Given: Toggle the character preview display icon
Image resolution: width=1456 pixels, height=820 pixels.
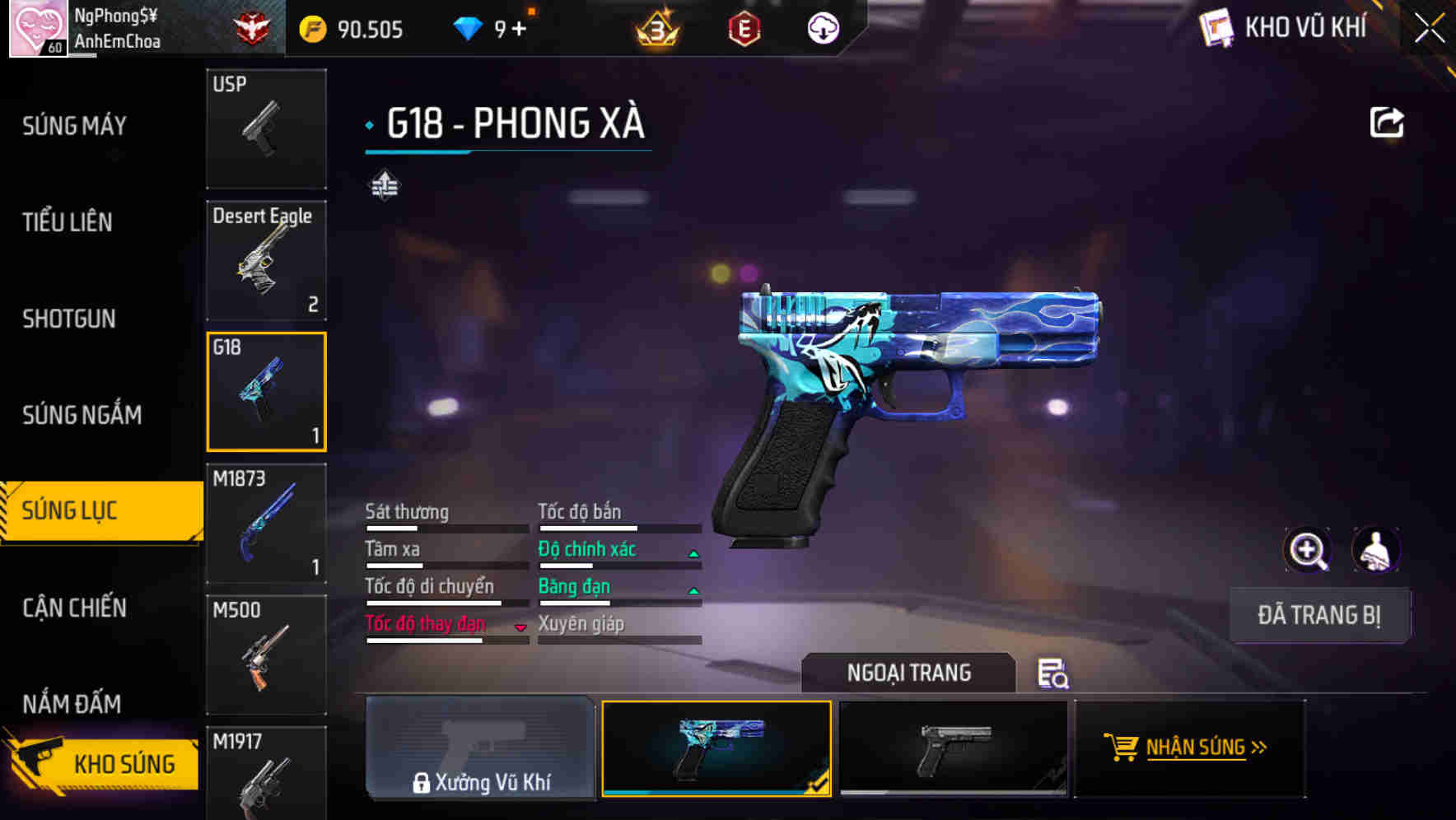Looking at the screenshot, I should tap(1377, 550).
